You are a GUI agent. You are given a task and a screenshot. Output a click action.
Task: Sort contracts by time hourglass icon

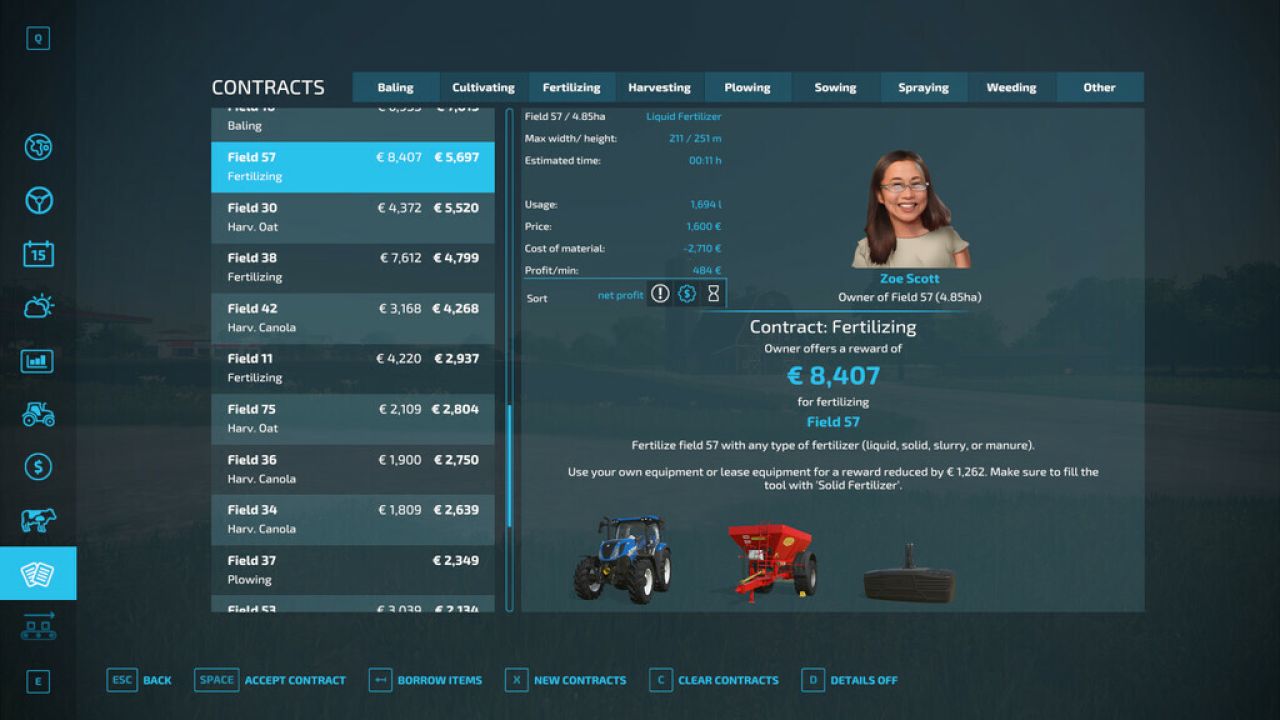point(713,293)
